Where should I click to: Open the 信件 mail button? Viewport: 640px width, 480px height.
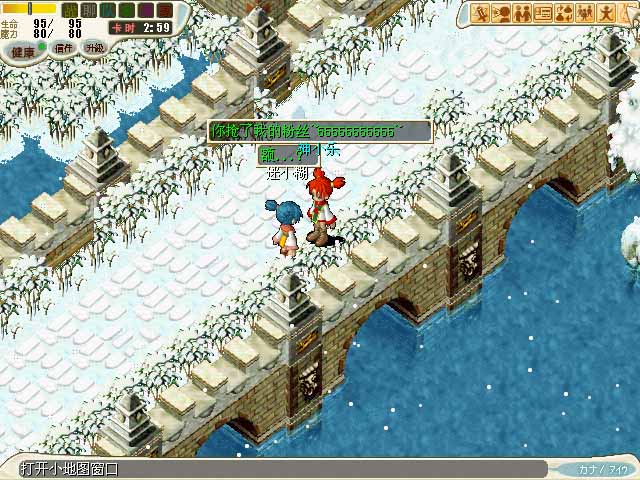[x=63, y=48]
